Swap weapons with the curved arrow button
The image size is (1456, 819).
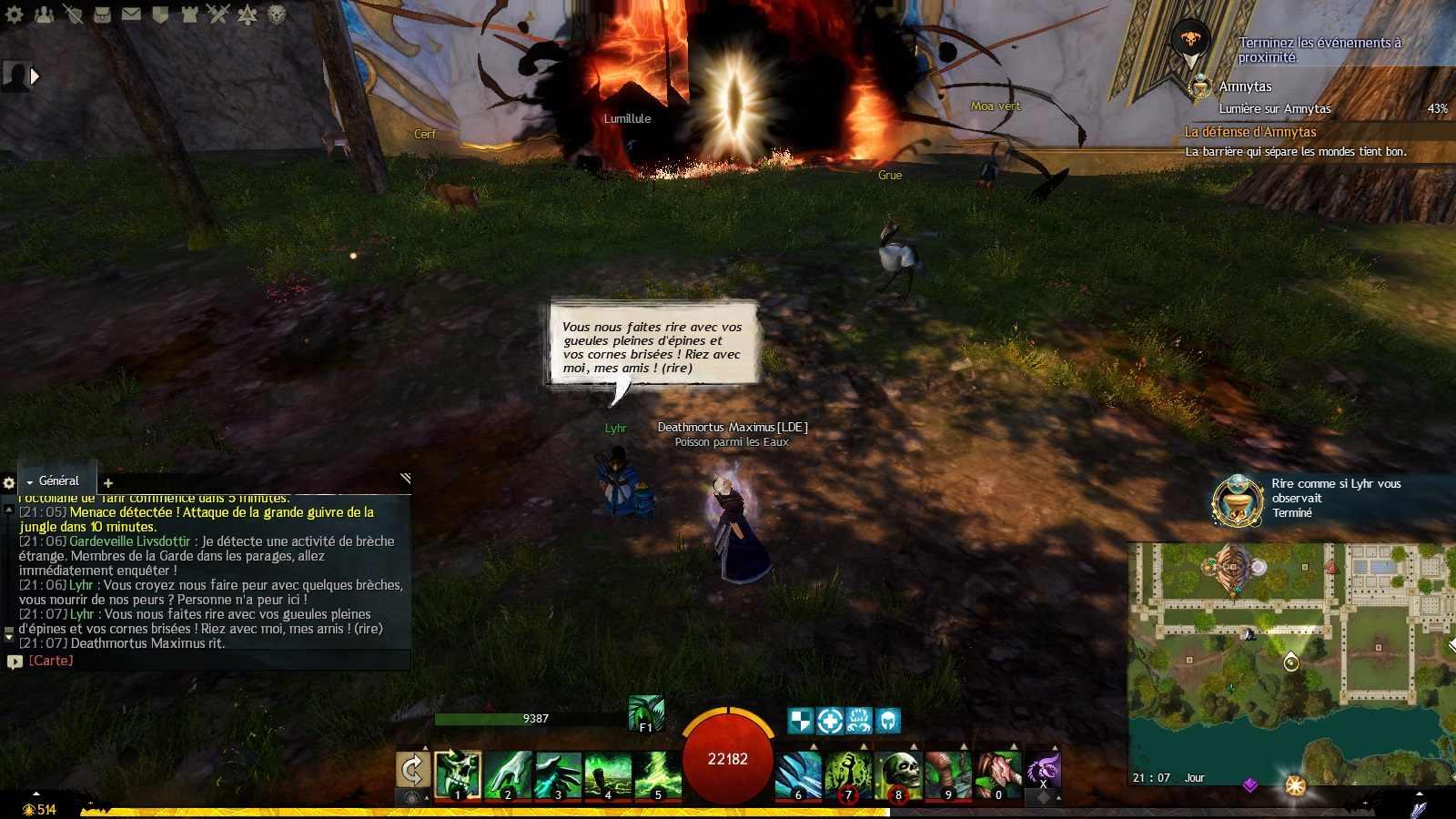[412, 771]
